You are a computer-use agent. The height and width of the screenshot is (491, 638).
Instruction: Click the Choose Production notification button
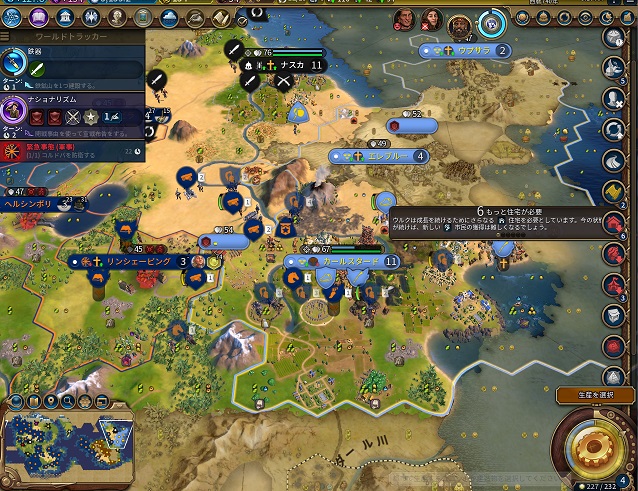593,395
